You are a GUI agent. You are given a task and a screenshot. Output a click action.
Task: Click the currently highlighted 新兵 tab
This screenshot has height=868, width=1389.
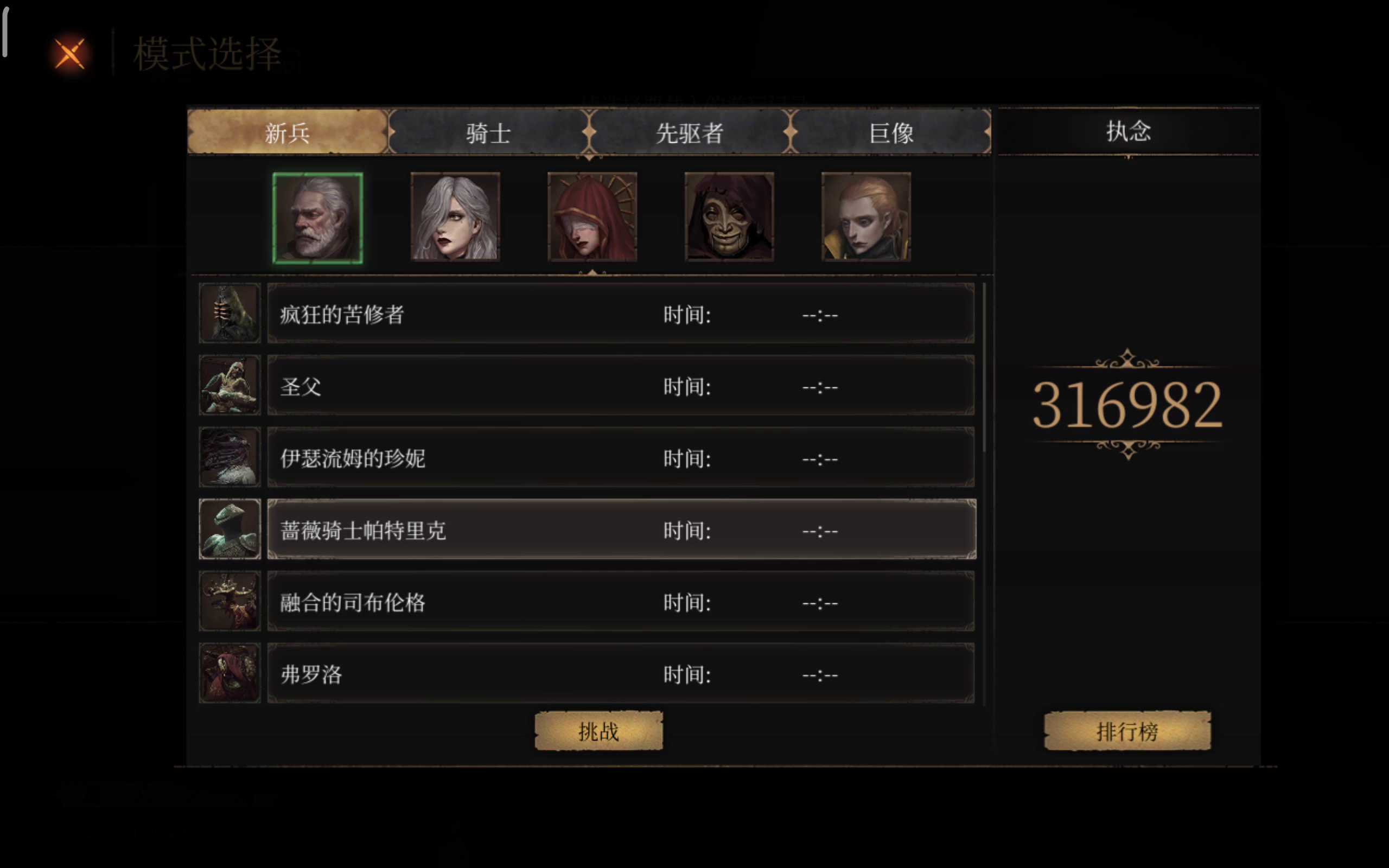287,132
